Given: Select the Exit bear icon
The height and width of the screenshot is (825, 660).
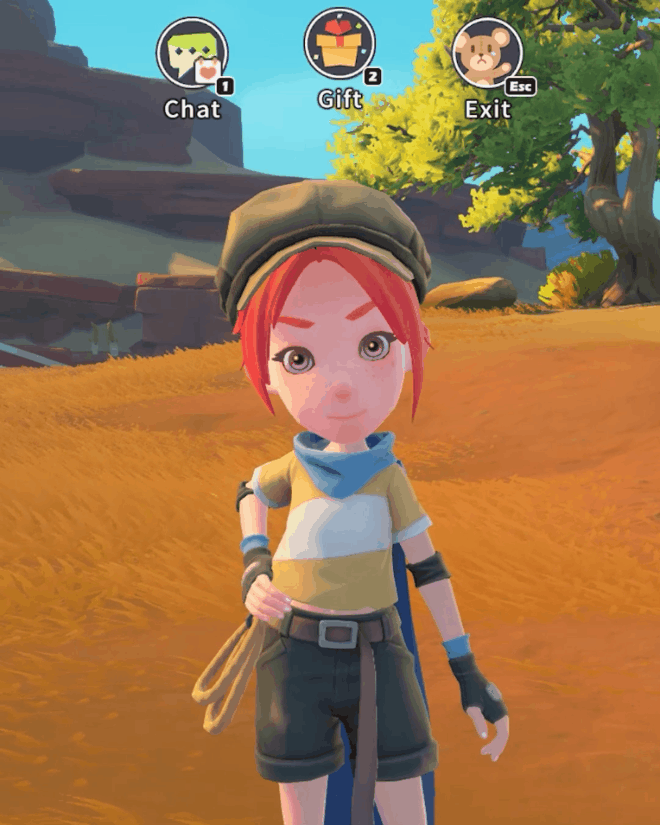Looking at the screenshot, I should 487,53.
